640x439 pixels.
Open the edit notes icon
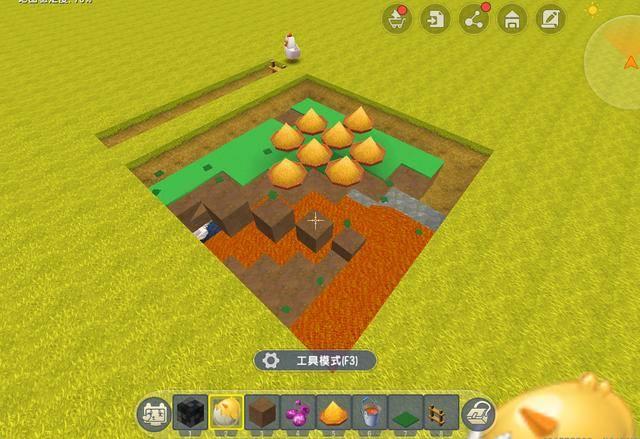550,18
